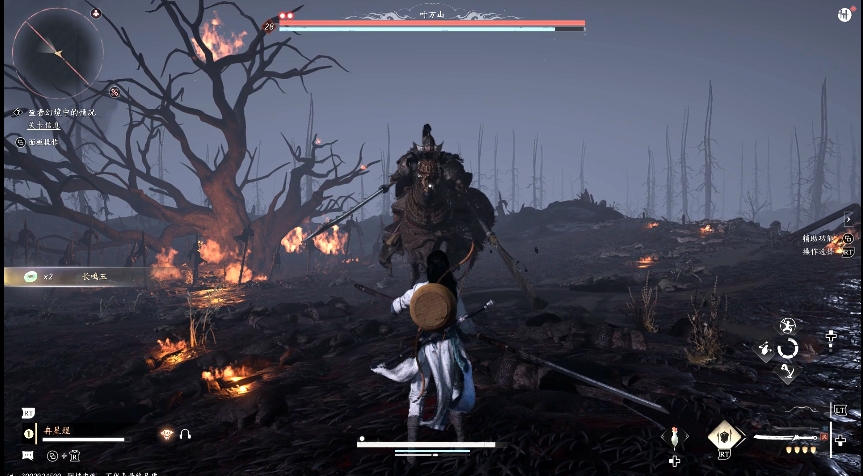Click the round red marker below minimap
863x476 pixels.
[x=115, y=92]
